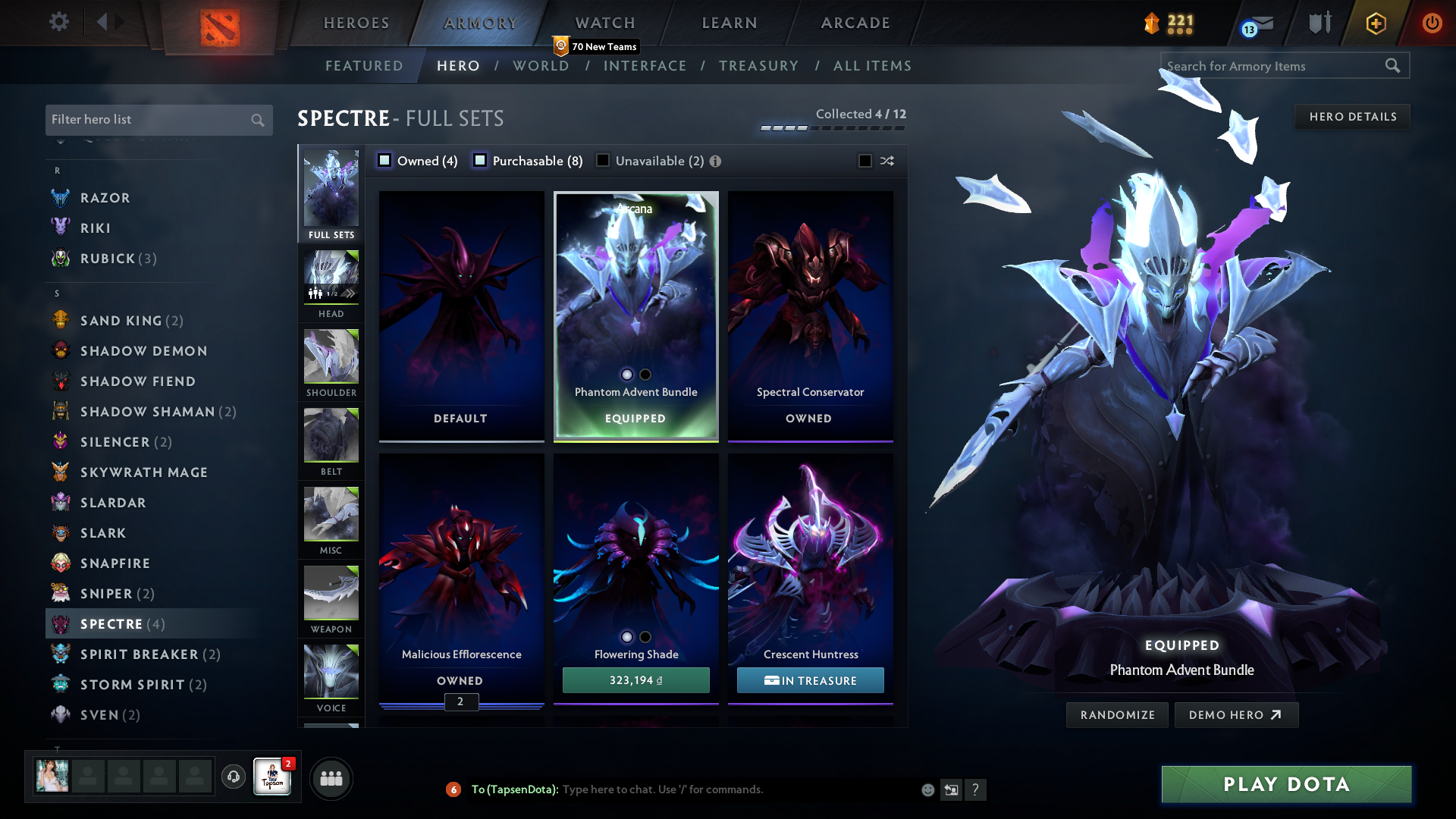Click the shuffle icon in the set filter bar

(886, 161)
